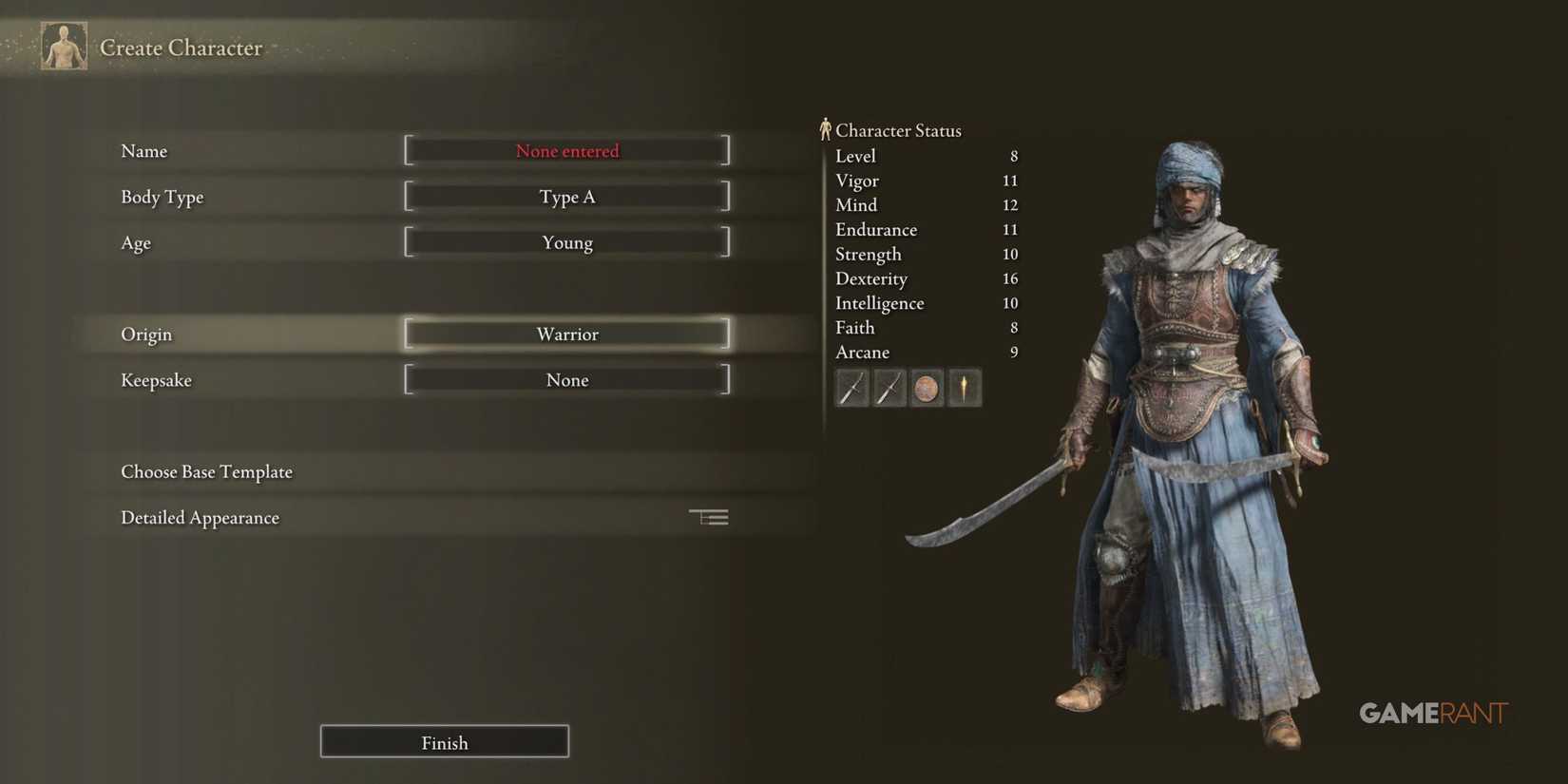Click the Character Status figure icon
Image resolution: width=1568 pixels, height=784 pixels.
click(x=825, y=128)
